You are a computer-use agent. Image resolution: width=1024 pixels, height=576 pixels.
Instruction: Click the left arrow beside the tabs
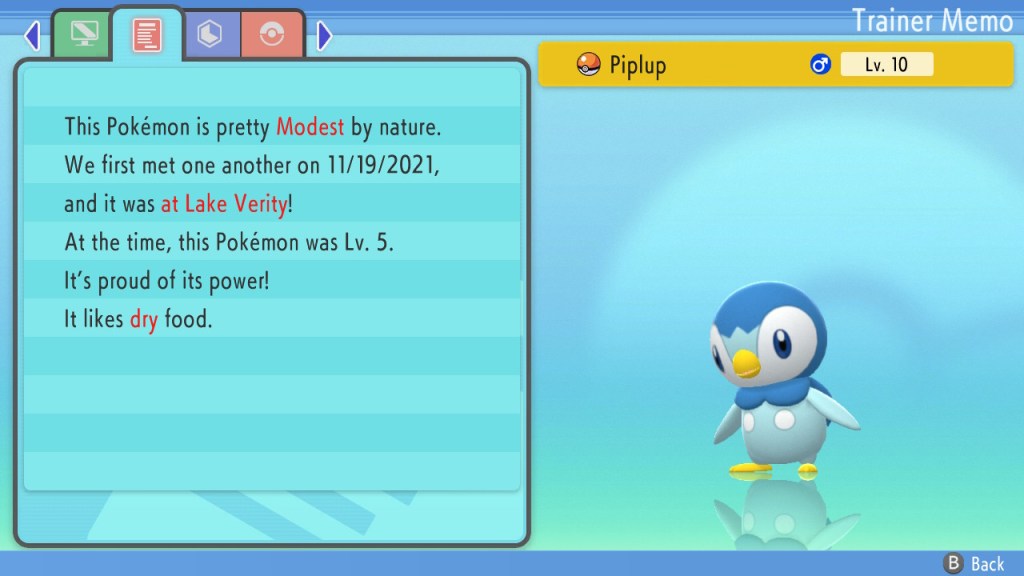point(32,37)
